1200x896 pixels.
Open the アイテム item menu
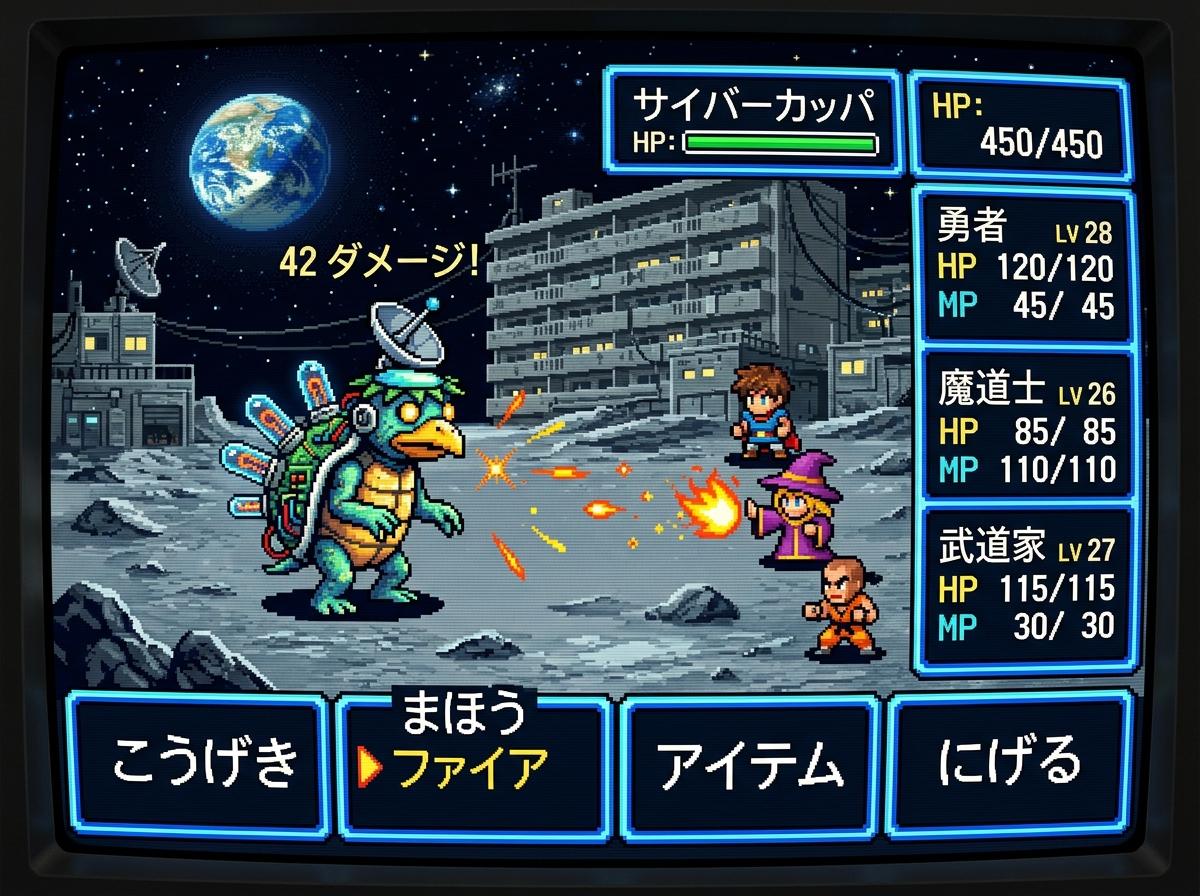coord(750,765)
